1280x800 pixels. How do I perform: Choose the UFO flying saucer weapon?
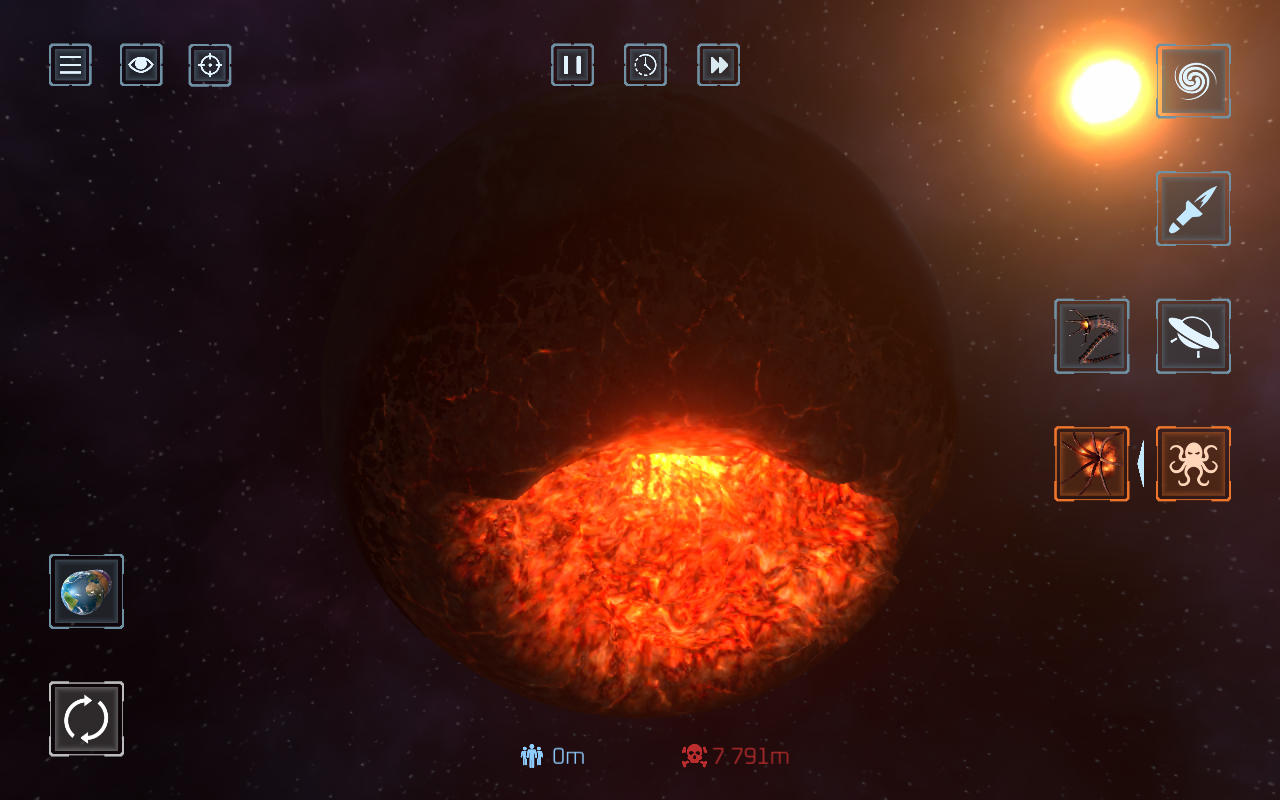[x=1193, y=336]
